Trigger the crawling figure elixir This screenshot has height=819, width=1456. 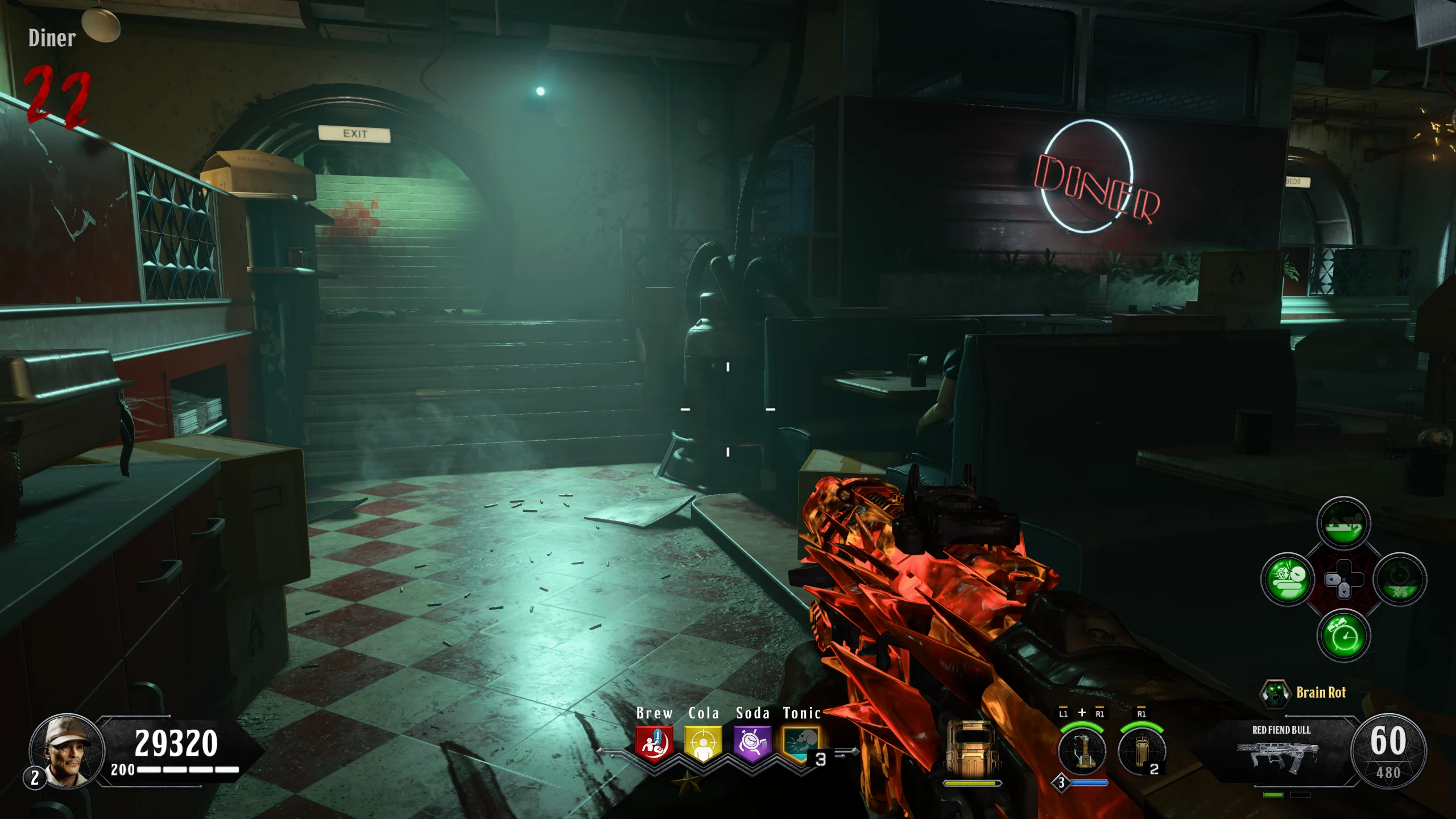pos(1343,523)
